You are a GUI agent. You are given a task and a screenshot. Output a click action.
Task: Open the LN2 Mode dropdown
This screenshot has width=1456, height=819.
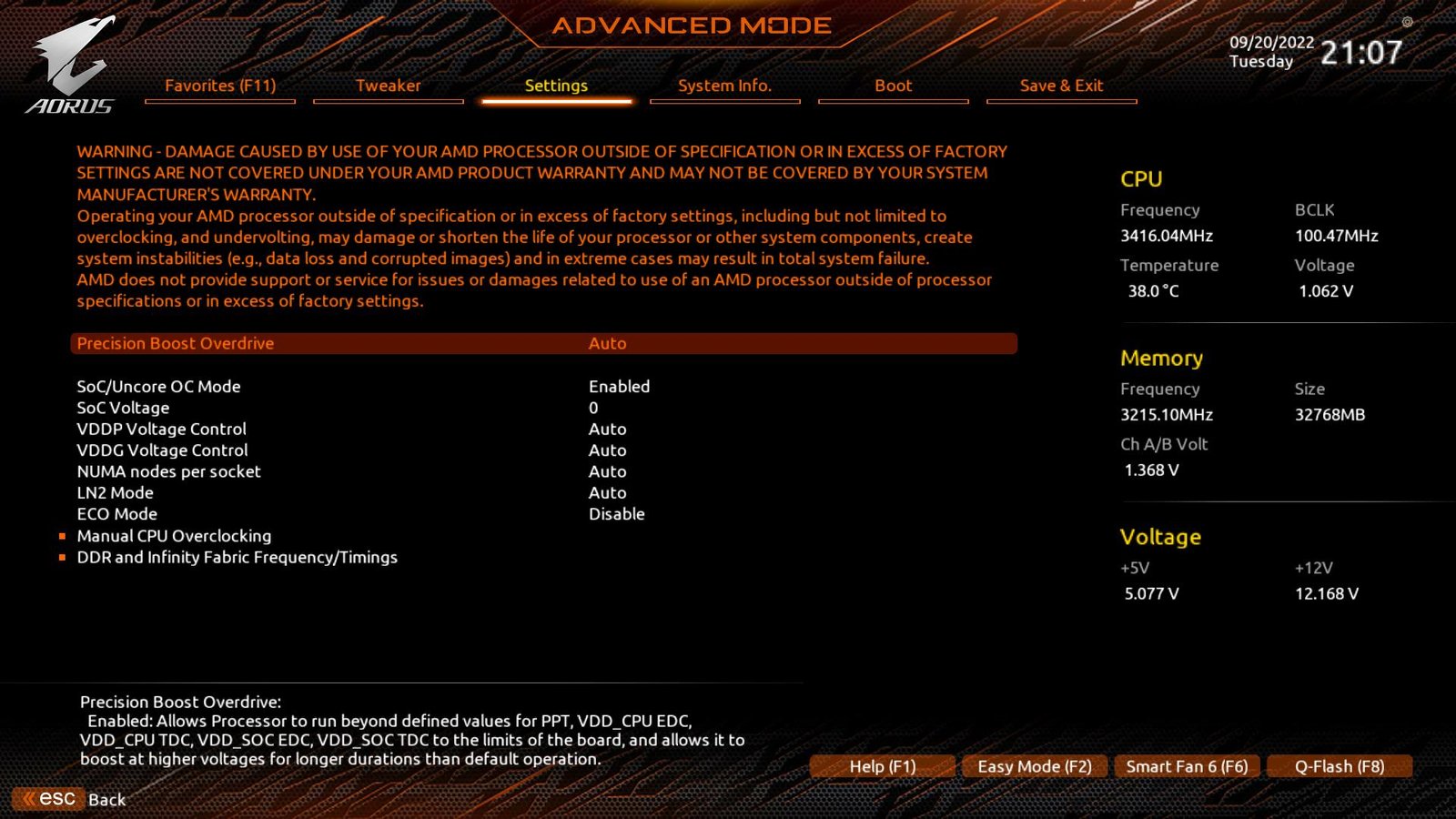606,492
